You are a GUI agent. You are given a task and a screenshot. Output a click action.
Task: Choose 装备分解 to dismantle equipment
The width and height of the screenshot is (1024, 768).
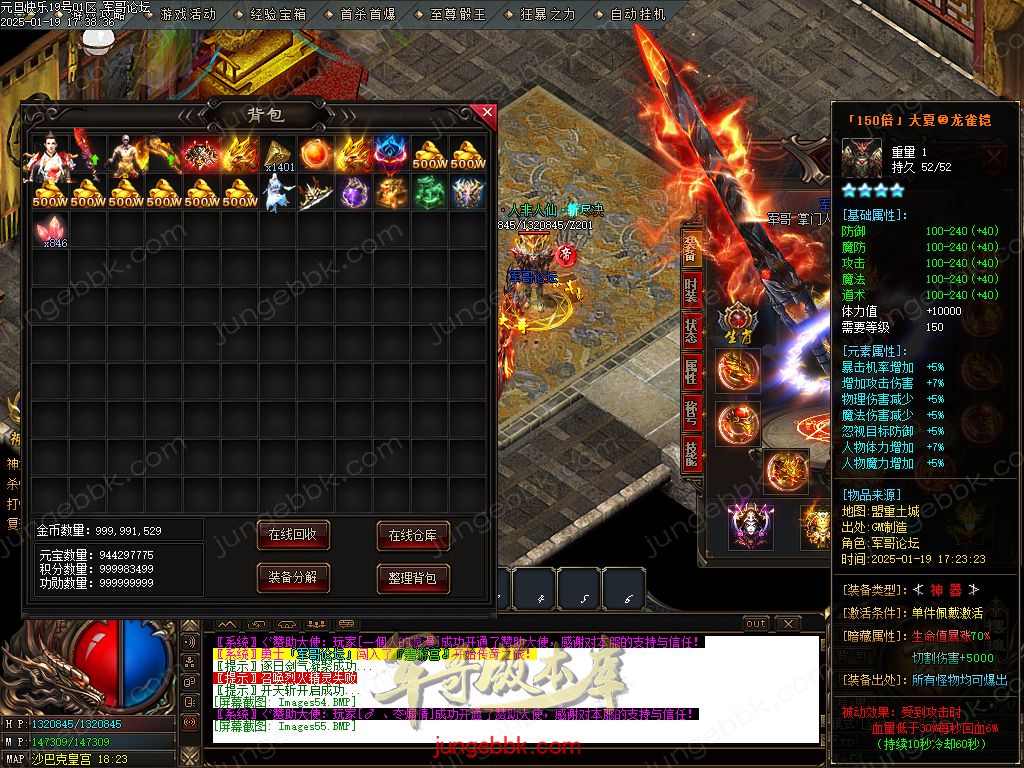[x=292, y=577]
